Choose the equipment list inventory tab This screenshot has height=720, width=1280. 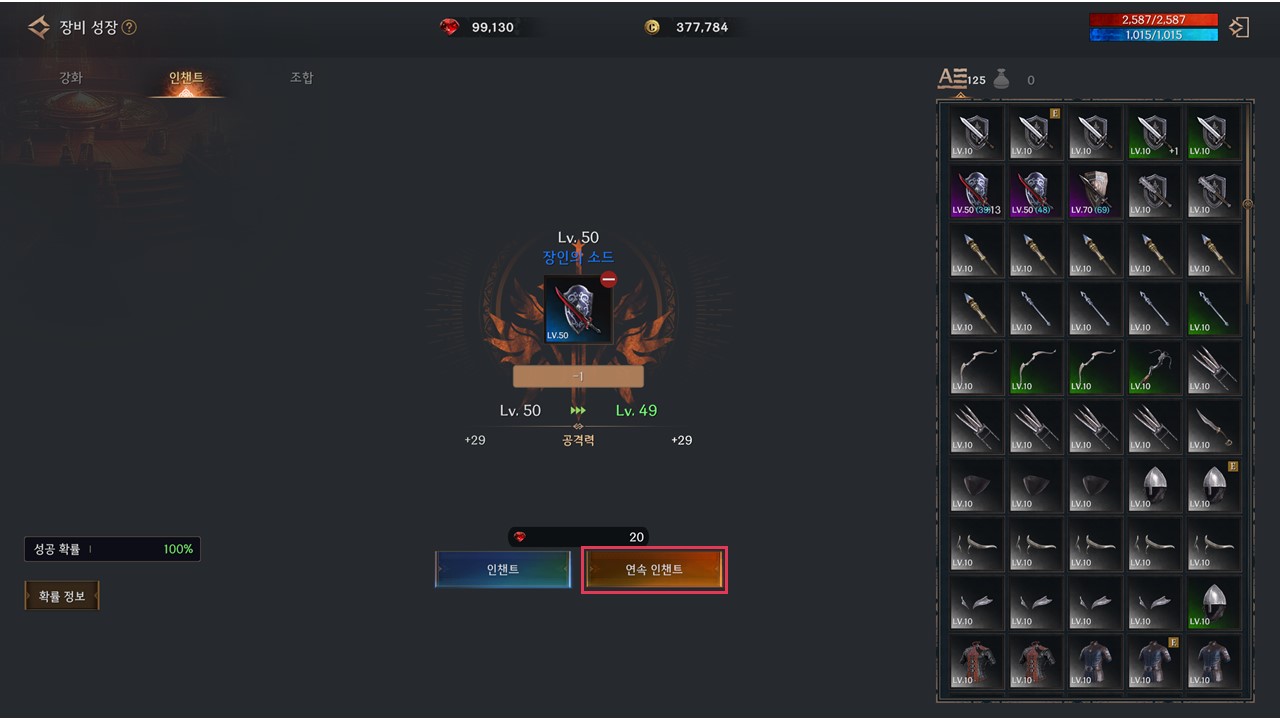[x=952, y=79]
